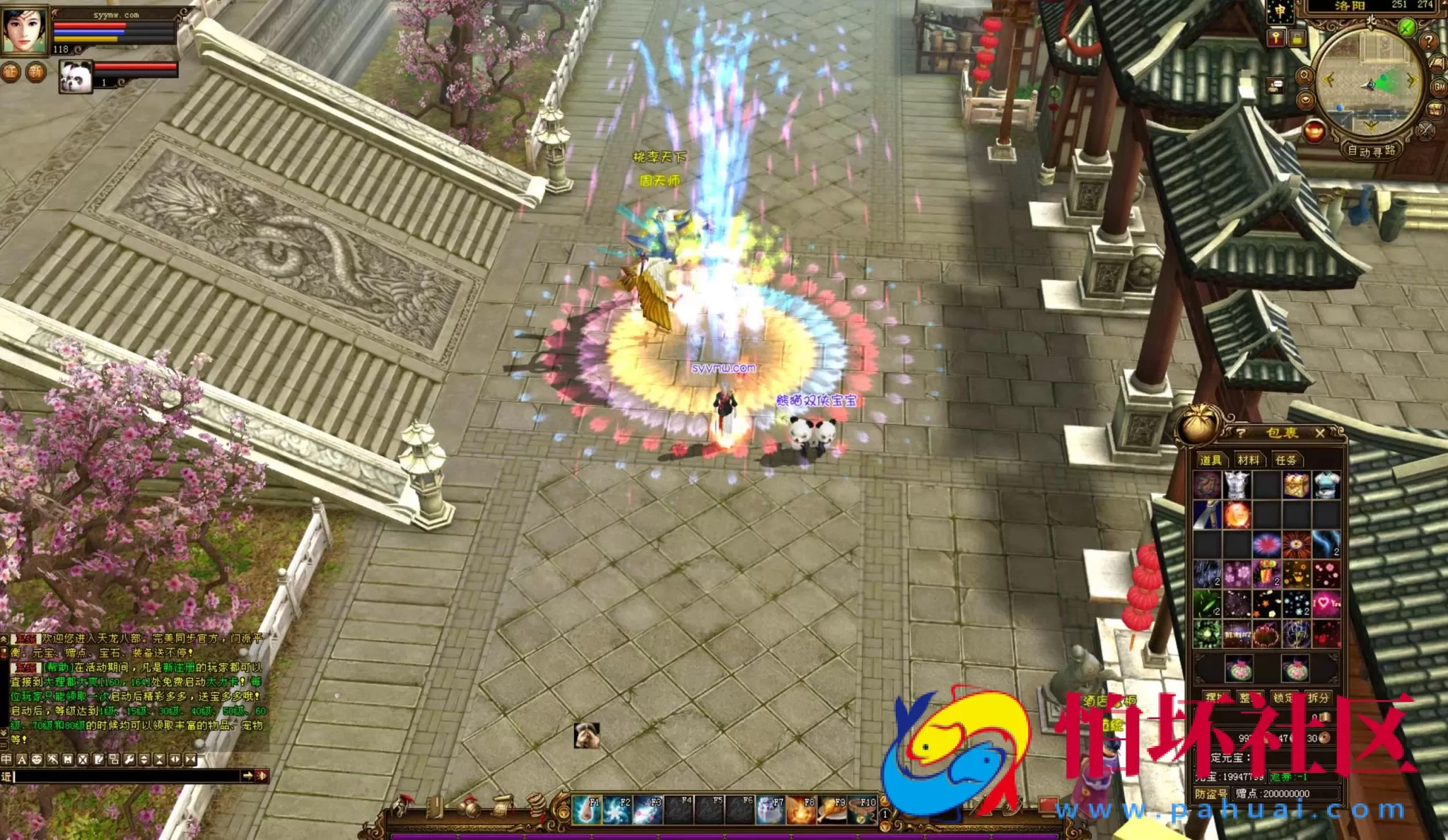Viewport: 1448px width, 840px height.
Task: Open the chat channel selector beside the input box
Action: click(x=6, y=777)
